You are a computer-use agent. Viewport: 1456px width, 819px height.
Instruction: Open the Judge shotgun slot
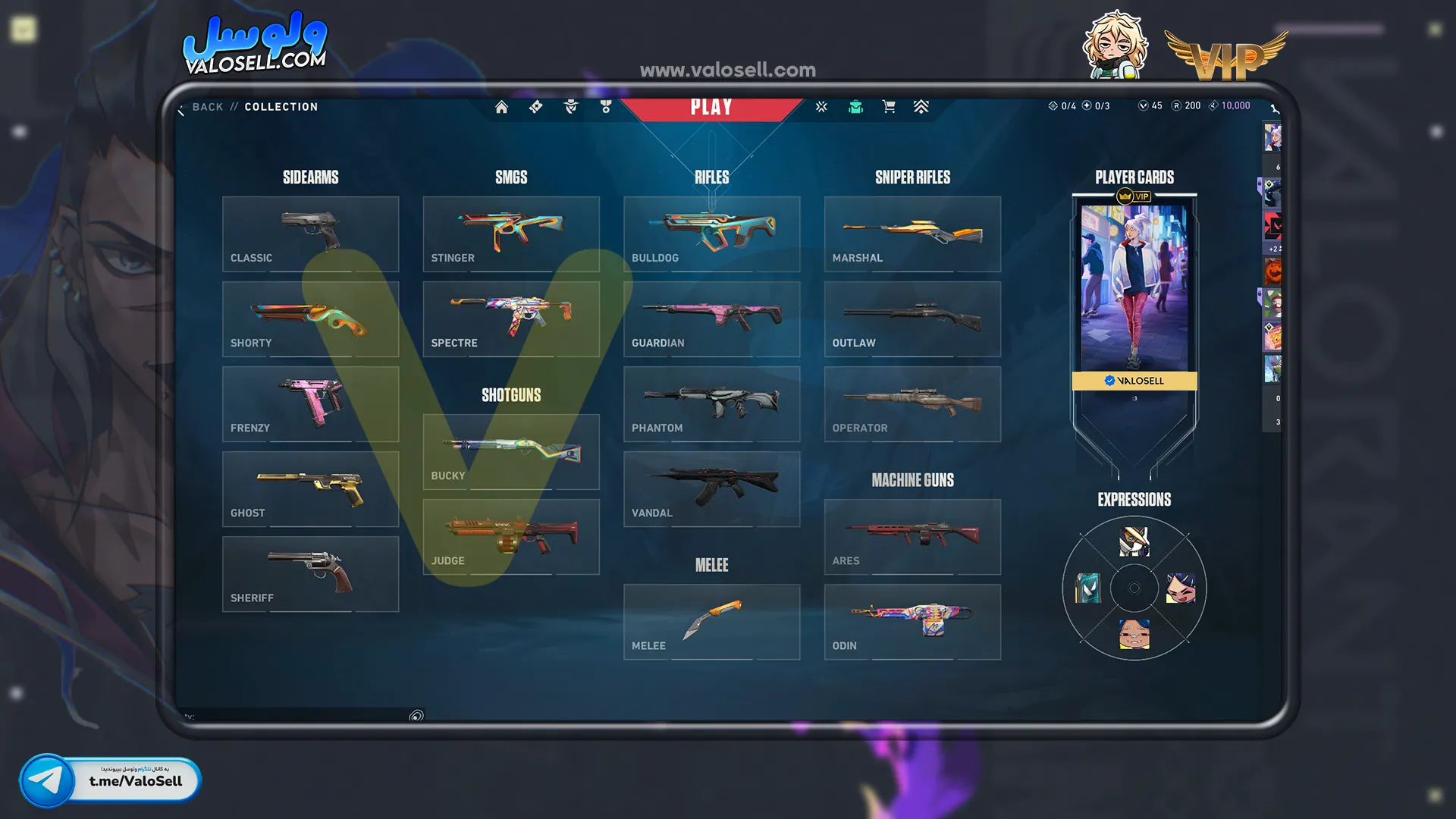(510, 536)
